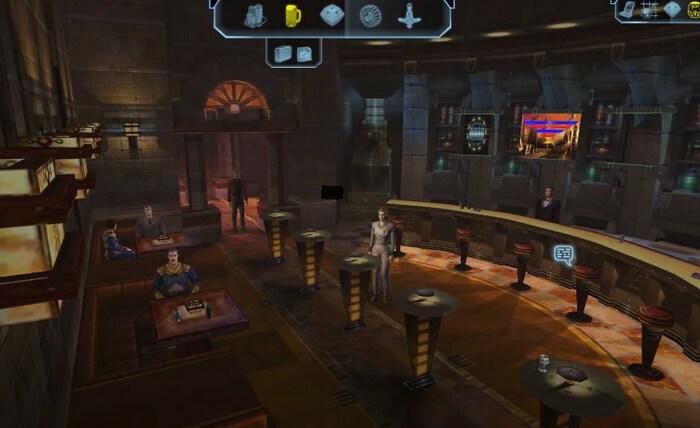The image size is (700, 428).
Task: Select the yellow beer mug icon
Action: click(x=292, y=15)
